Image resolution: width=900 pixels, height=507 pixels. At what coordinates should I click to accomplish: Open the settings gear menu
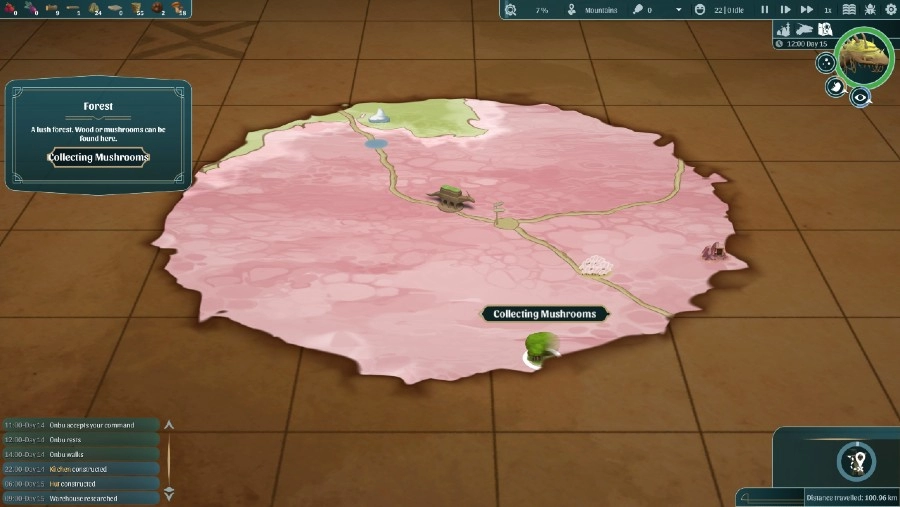890,9
